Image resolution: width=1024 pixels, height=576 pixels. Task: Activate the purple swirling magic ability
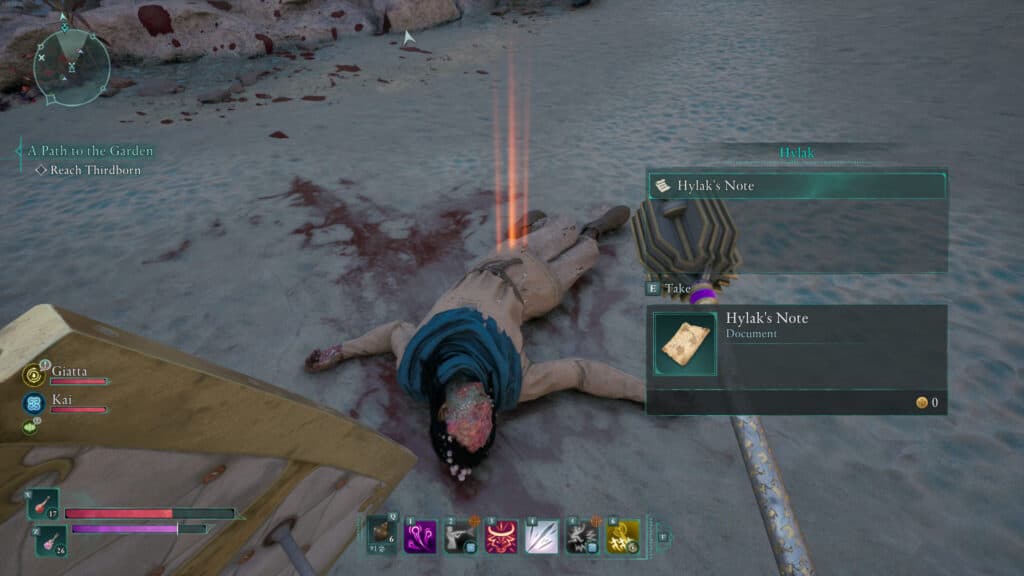tap(420, 536)
